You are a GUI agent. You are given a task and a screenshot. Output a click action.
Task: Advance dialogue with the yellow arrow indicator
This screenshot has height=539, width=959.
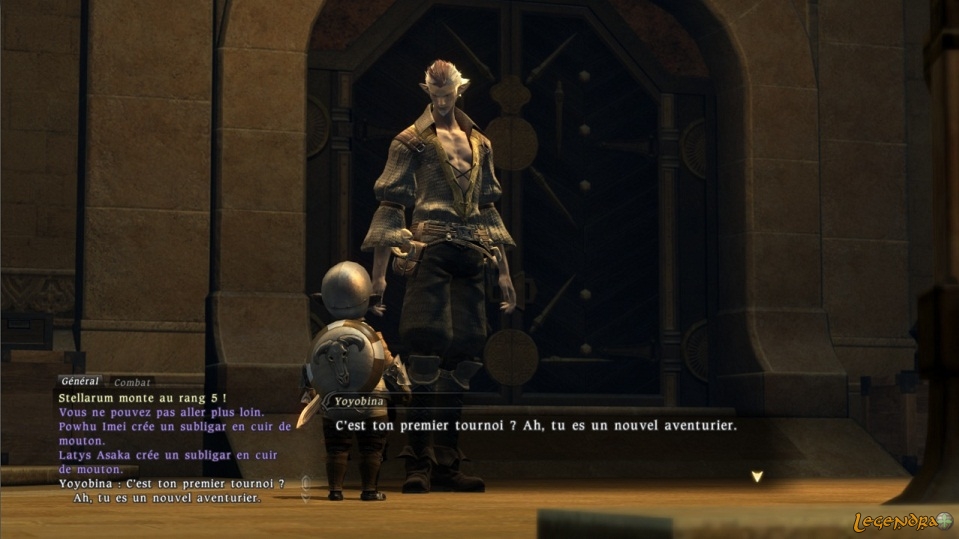(757, 477)
